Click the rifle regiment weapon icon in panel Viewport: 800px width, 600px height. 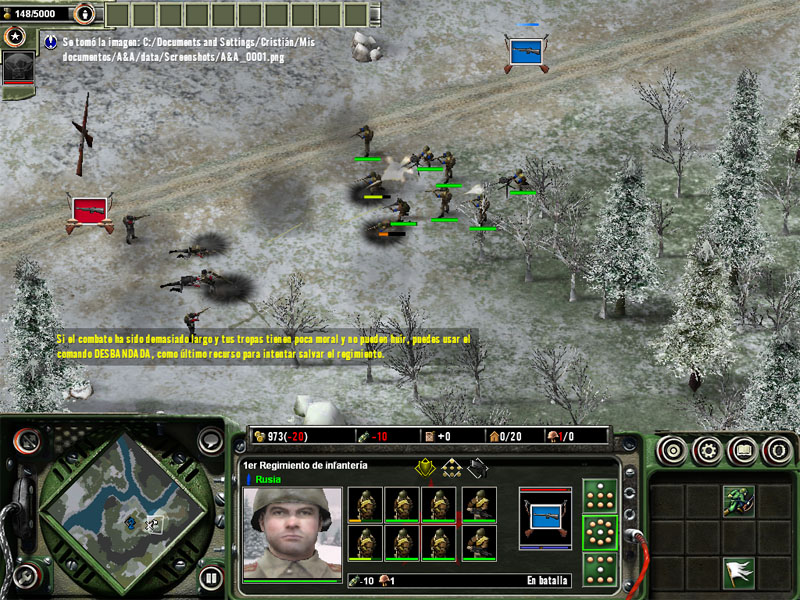[x=545, y=518]
